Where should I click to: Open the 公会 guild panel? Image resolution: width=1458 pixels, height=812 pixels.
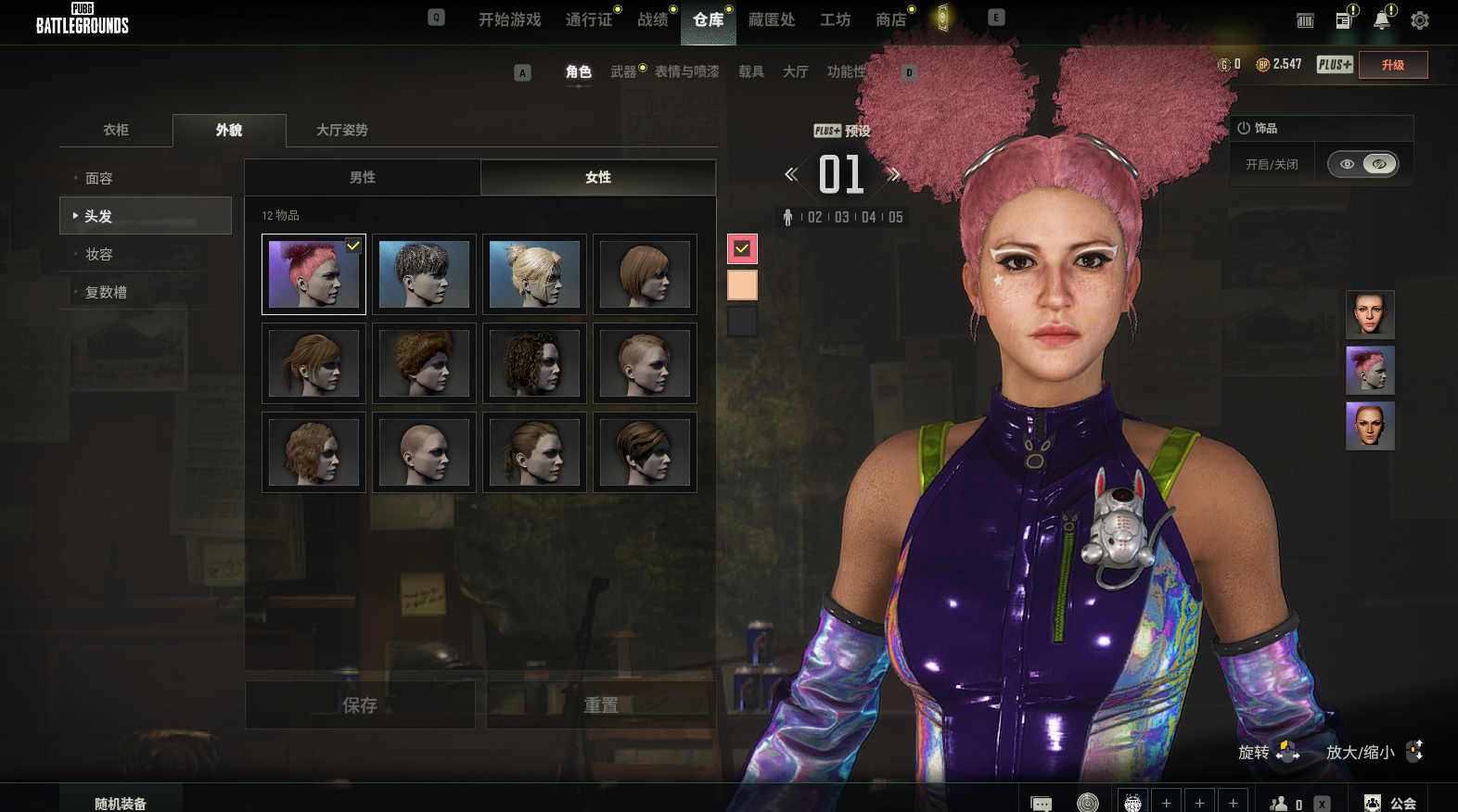click(1391, 803)
